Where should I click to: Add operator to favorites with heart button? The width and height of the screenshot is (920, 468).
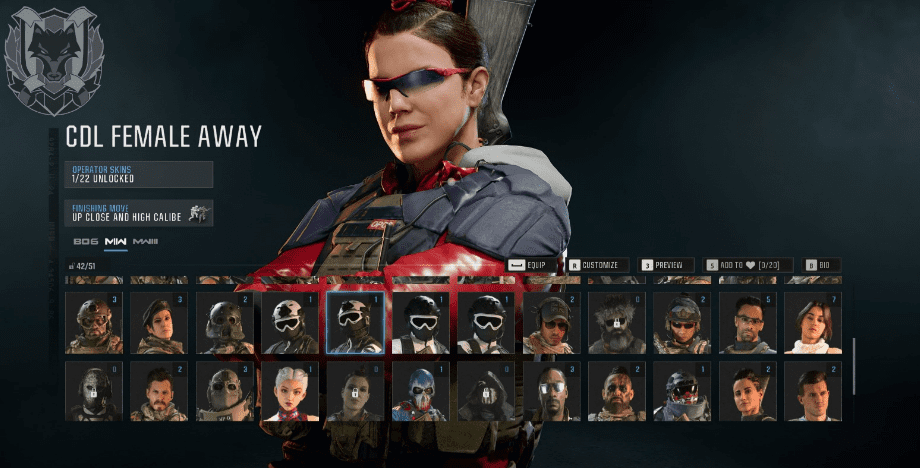[x=748, y=265]
